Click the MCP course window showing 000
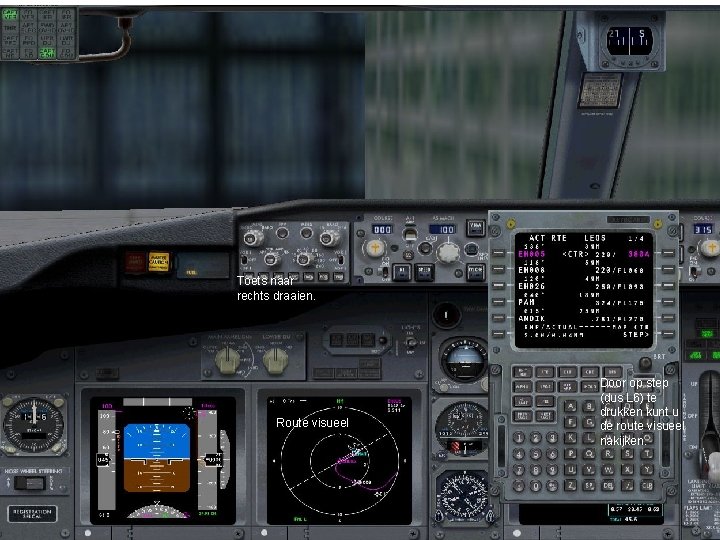 pos(380,229)
